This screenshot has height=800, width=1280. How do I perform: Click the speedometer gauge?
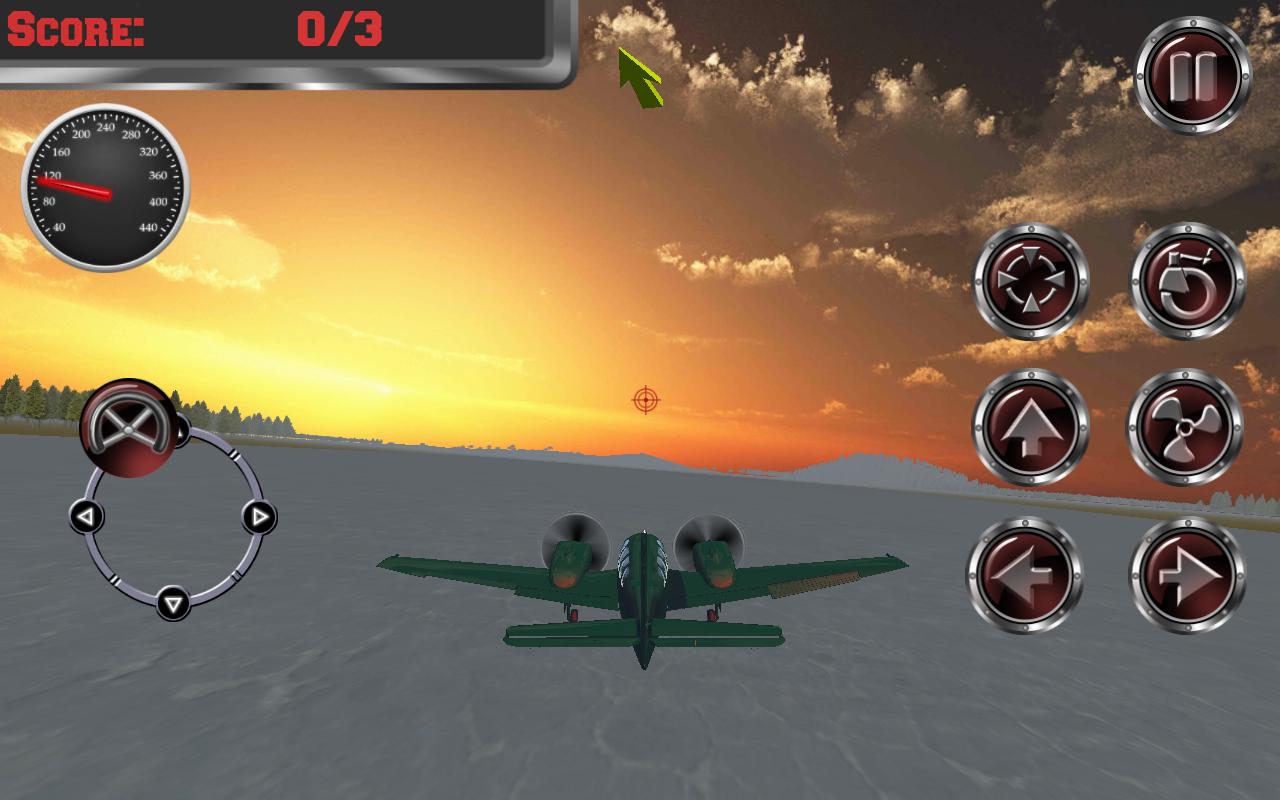[x=105, y=187]
